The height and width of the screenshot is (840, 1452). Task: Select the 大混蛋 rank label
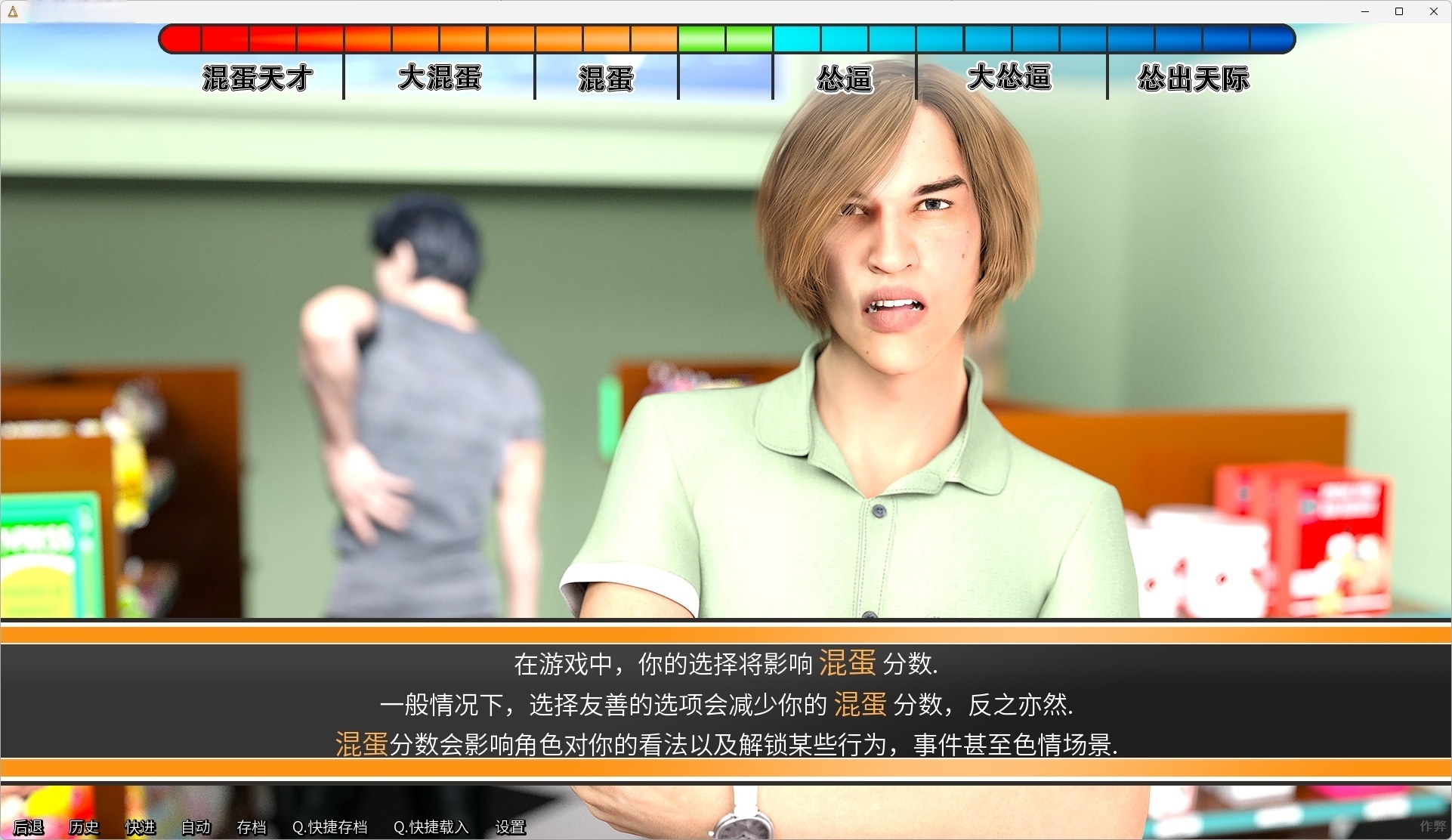439,78
